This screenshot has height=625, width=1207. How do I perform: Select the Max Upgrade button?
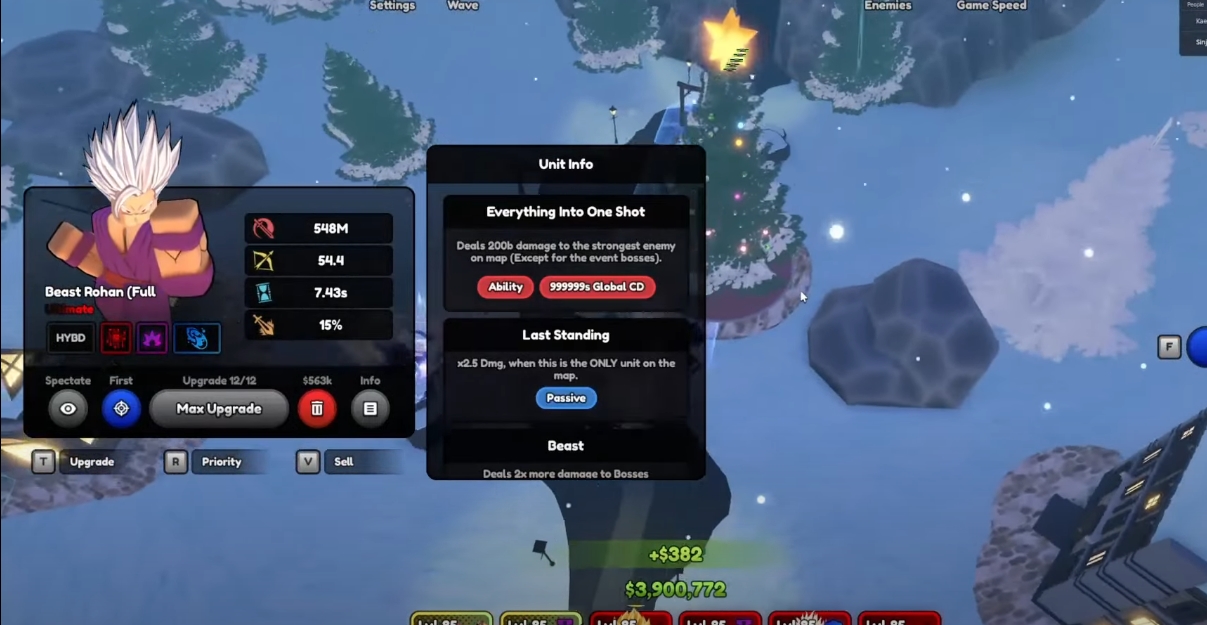(219, 408)
